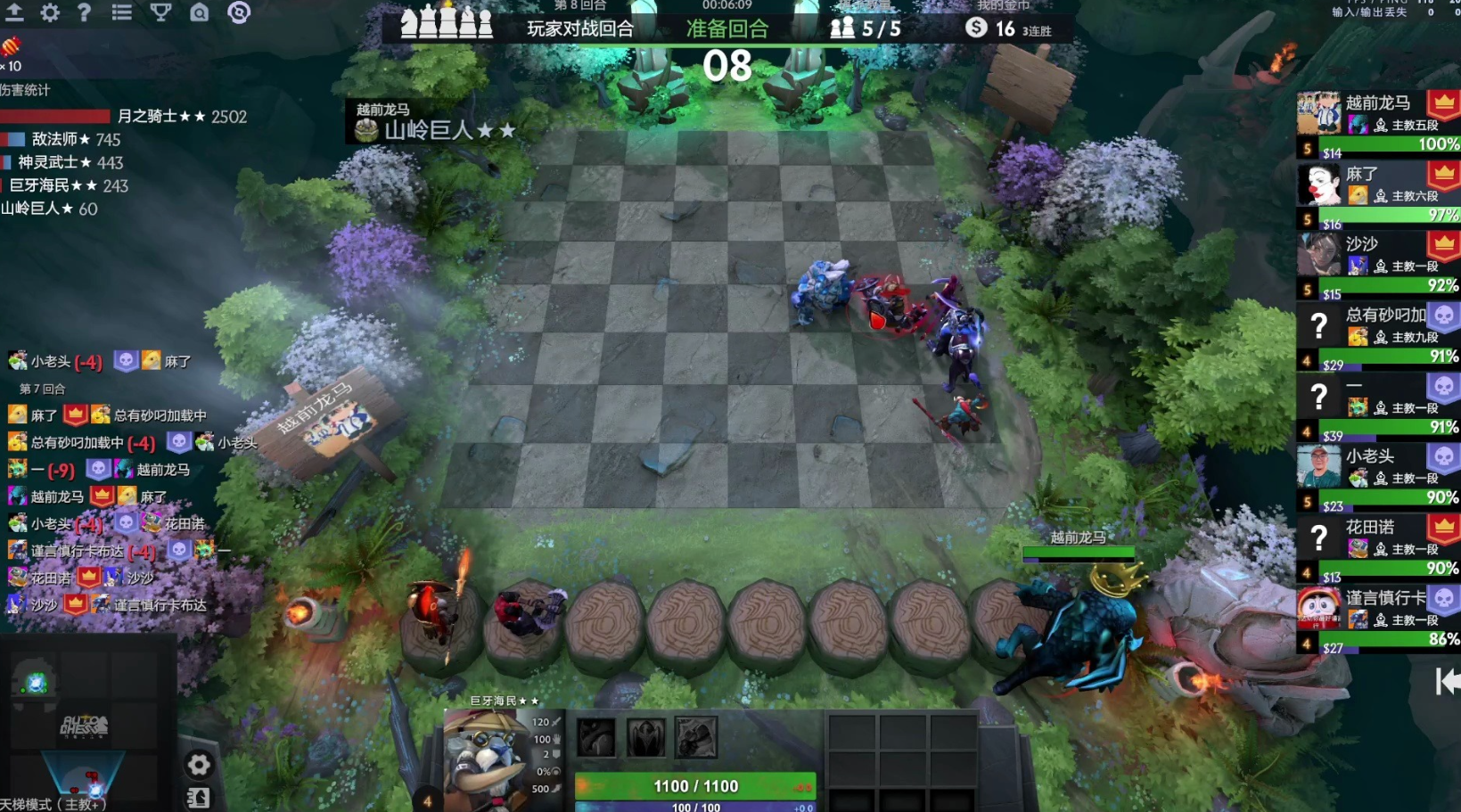Click the upload arrow icon in the top bar
Image resolution: width=1461 pixels, height=812 pixels.
[14, 12]
